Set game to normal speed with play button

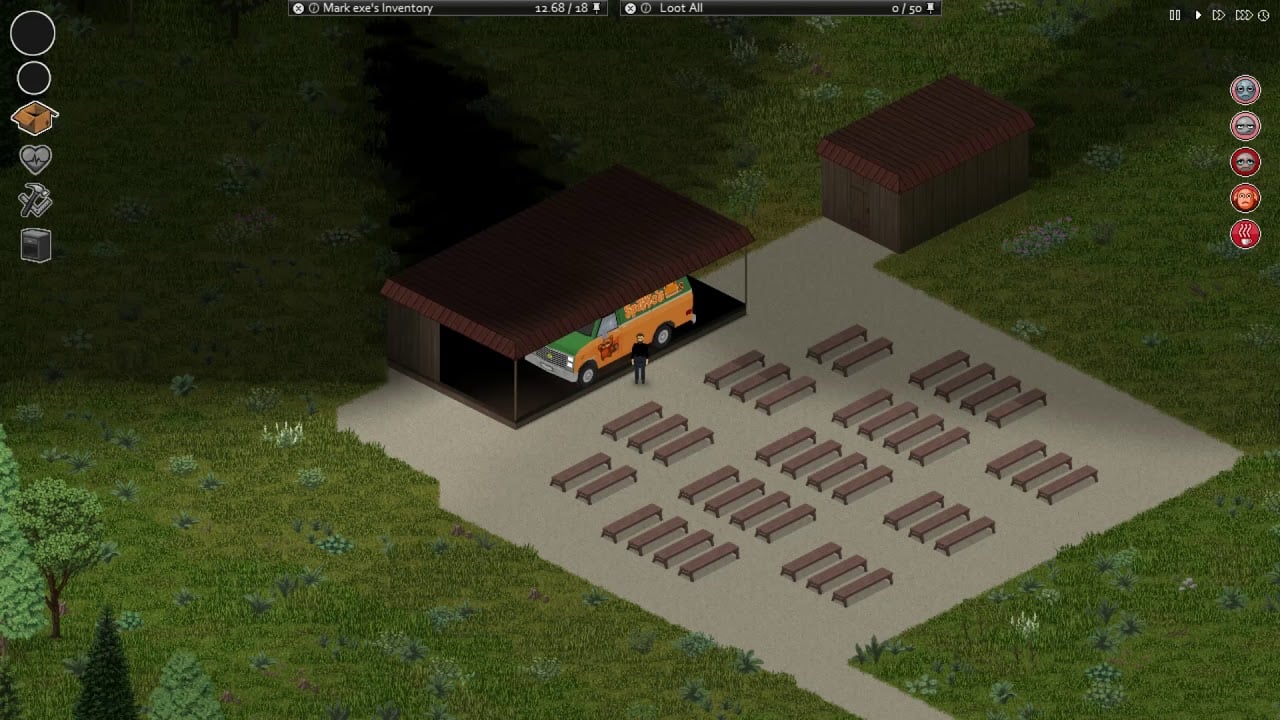coord(1198,15)
